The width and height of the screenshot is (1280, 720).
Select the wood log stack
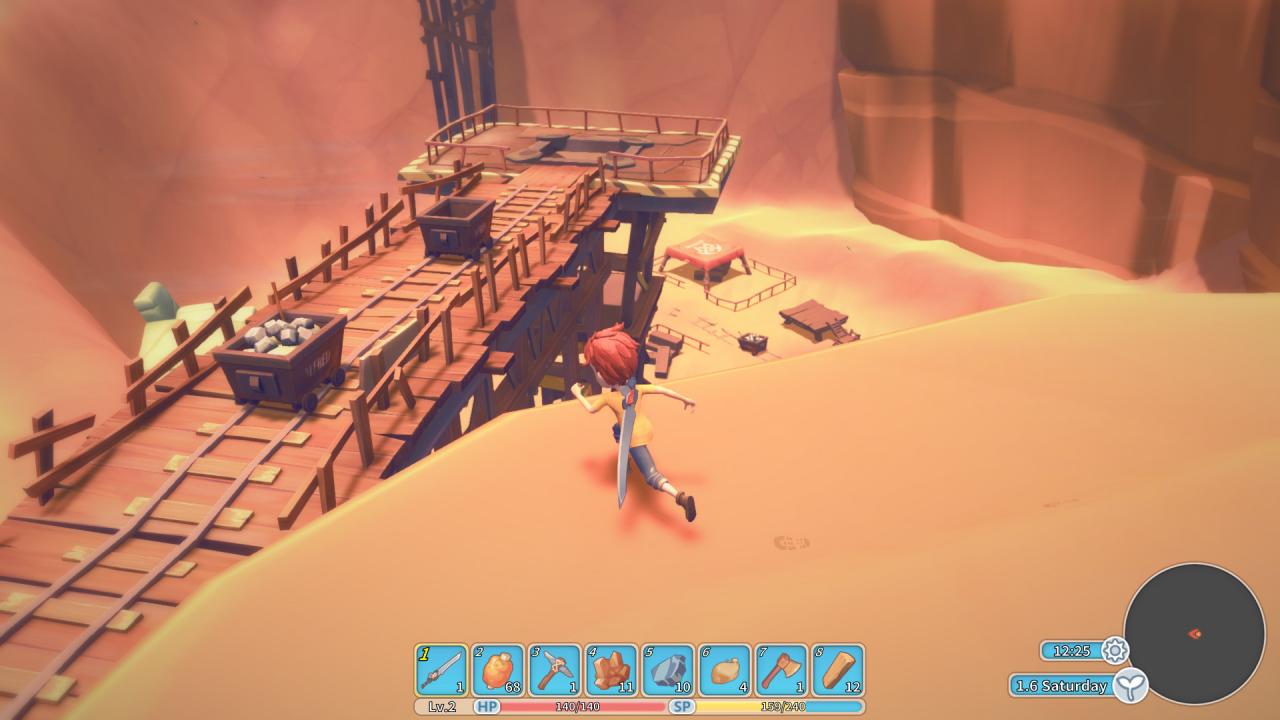tap(838, 670)
